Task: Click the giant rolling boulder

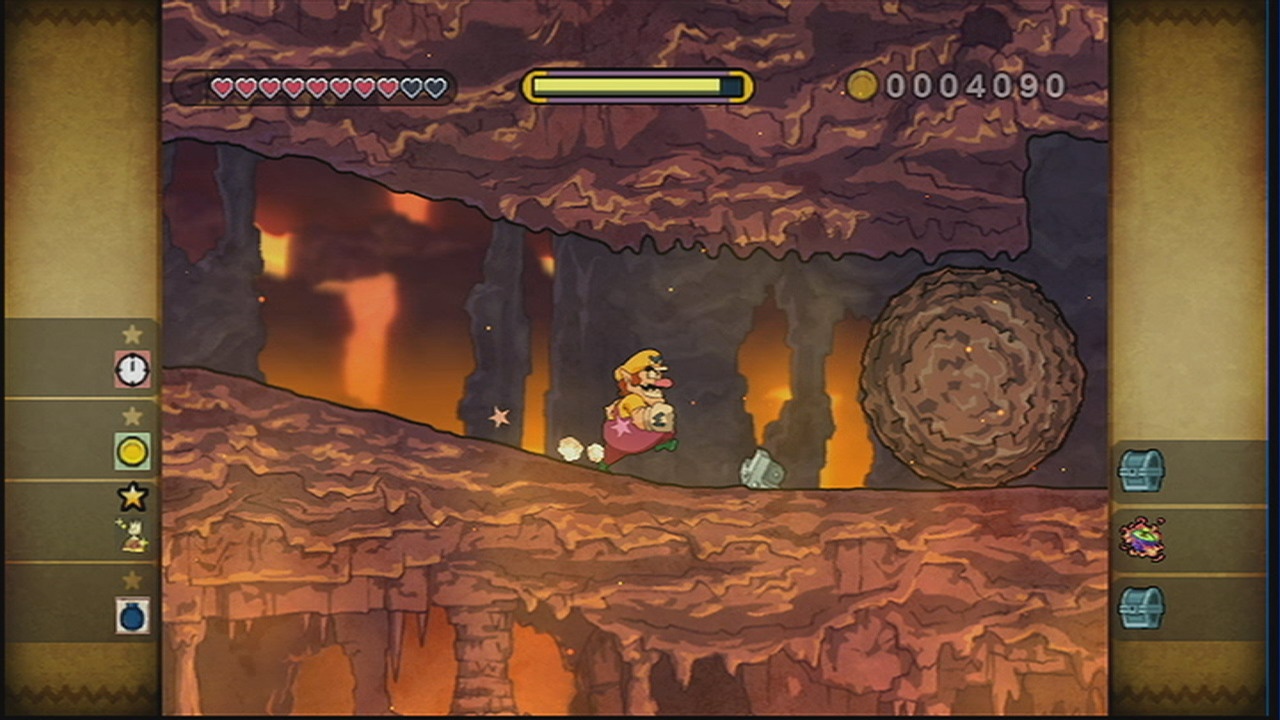Action: tap(965, 380)
